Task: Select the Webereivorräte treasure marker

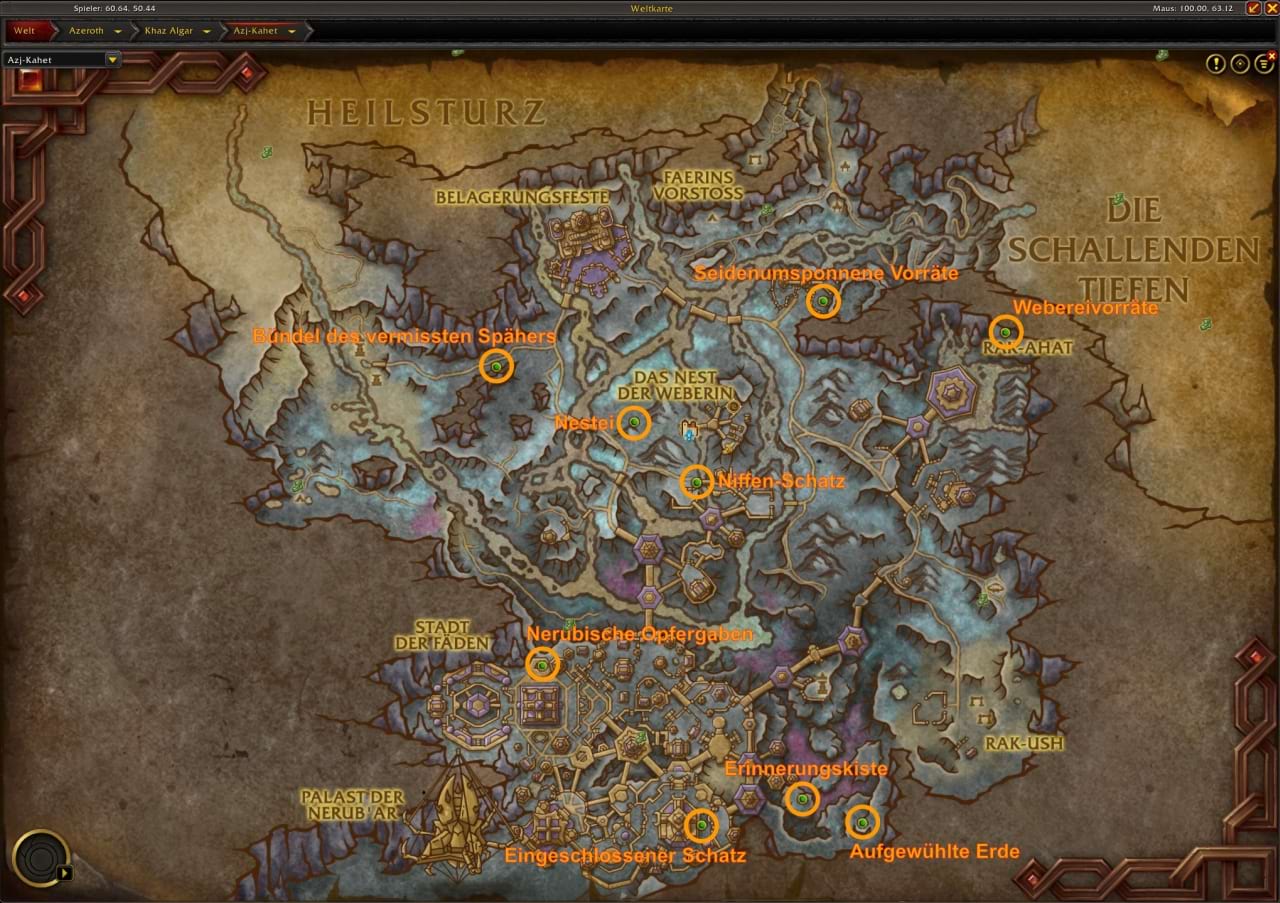Action: click(x=1005, y=333)
